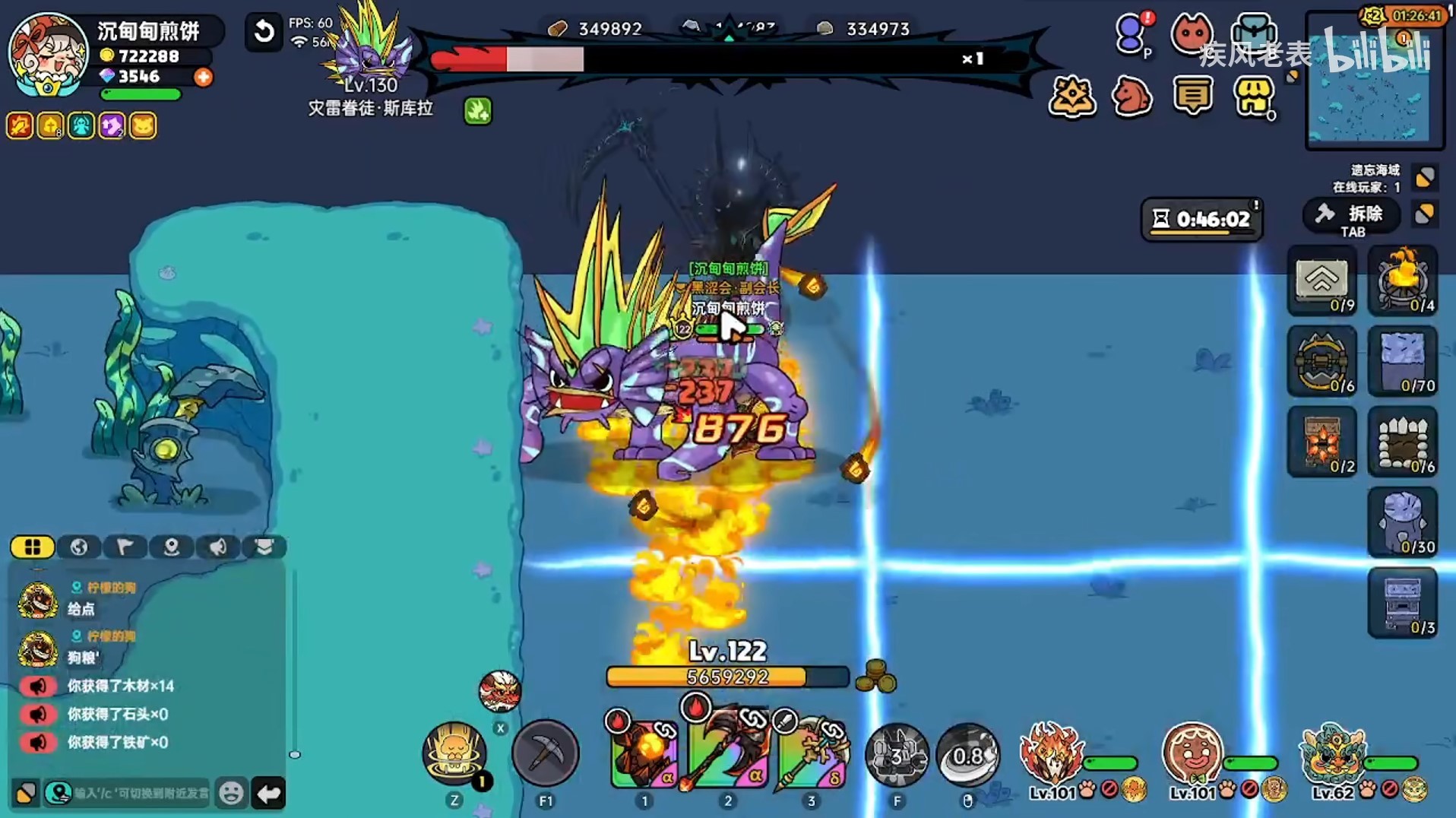Open the 0:46:02 hourglass timer panel
Image resolution: width=1456 pixels, height=818 pixels.
[1201, 220]
